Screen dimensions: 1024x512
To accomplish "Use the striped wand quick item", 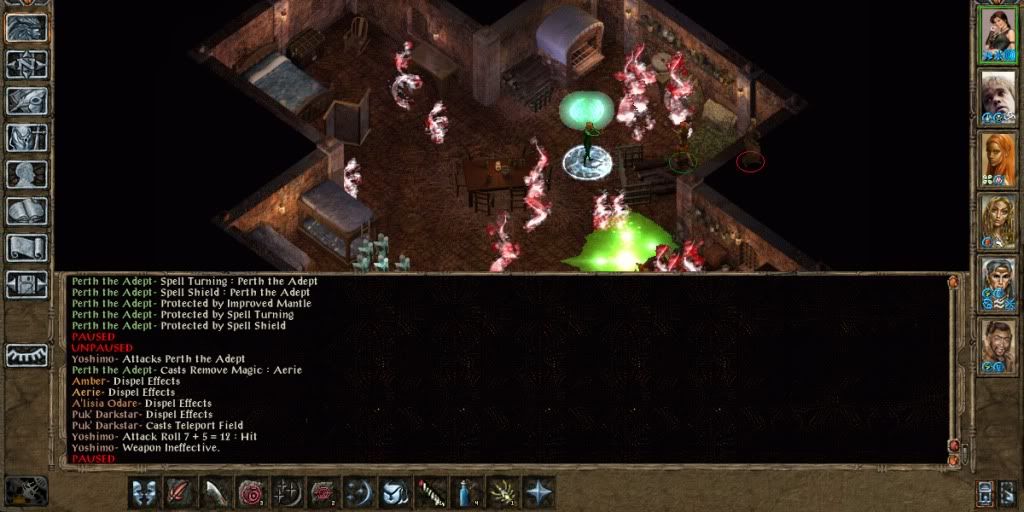I will (x=430, y=492).
